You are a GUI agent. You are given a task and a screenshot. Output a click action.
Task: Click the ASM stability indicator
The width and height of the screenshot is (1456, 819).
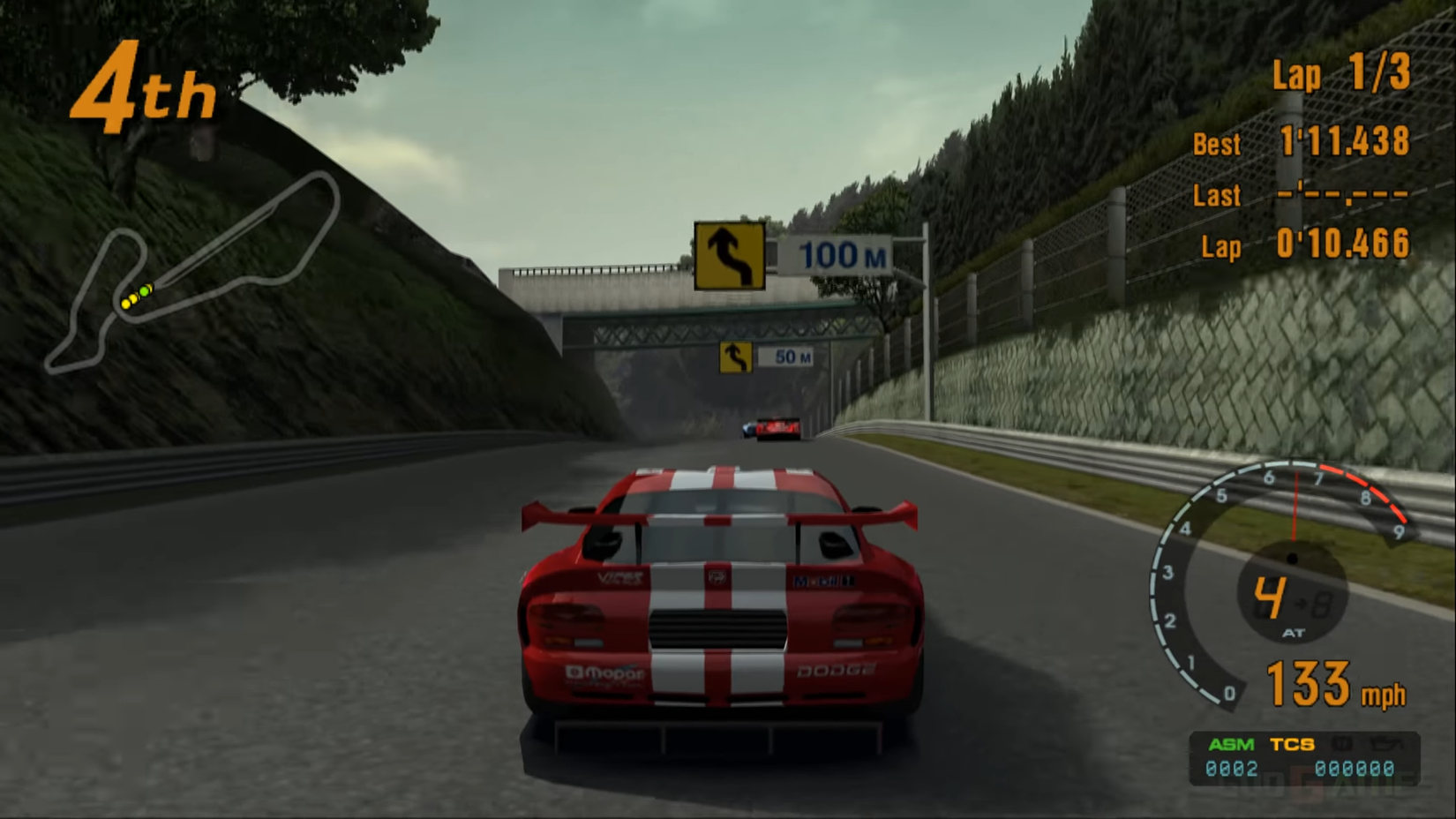pyautogui.click(x=1230, y=744)
